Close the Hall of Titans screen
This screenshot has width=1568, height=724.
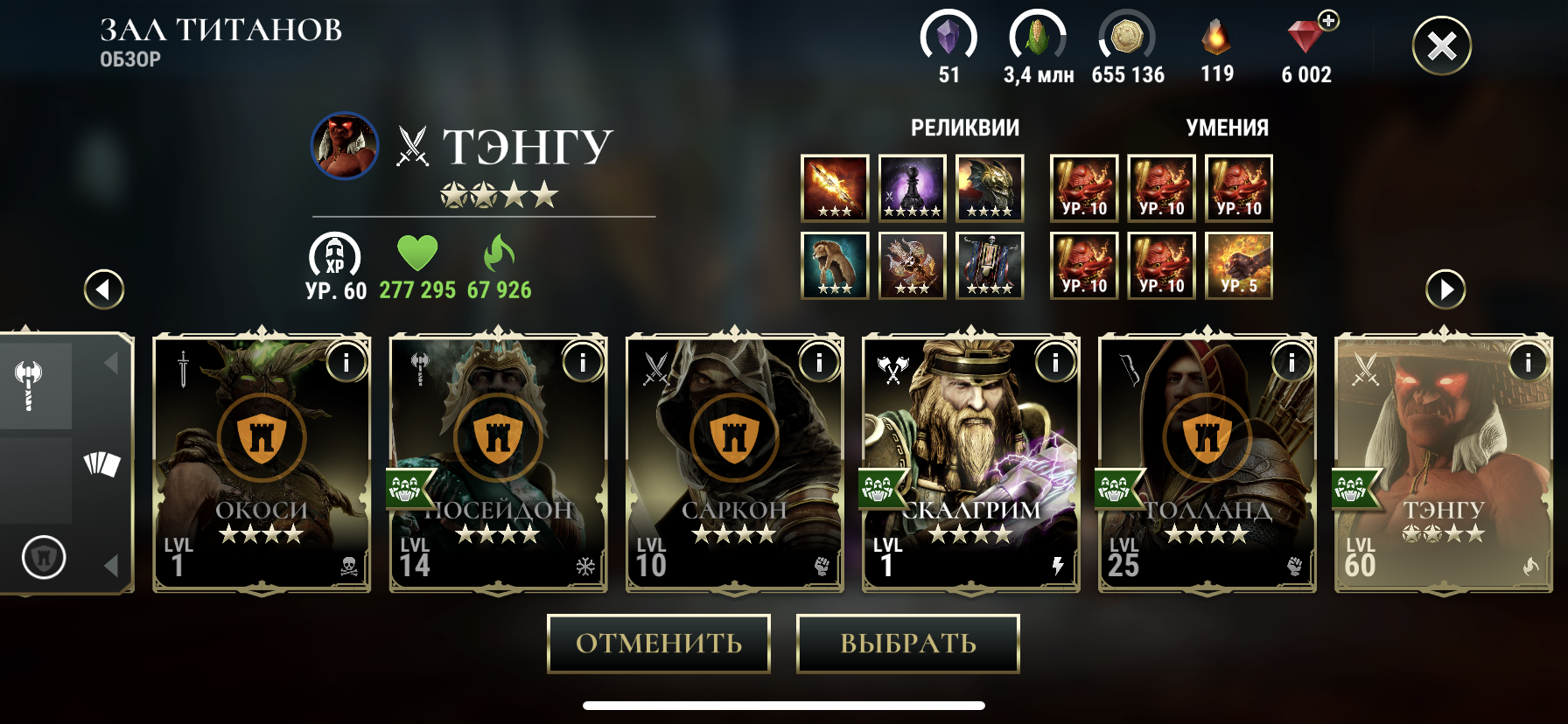pyautogui.click(x=1441, y=45)
